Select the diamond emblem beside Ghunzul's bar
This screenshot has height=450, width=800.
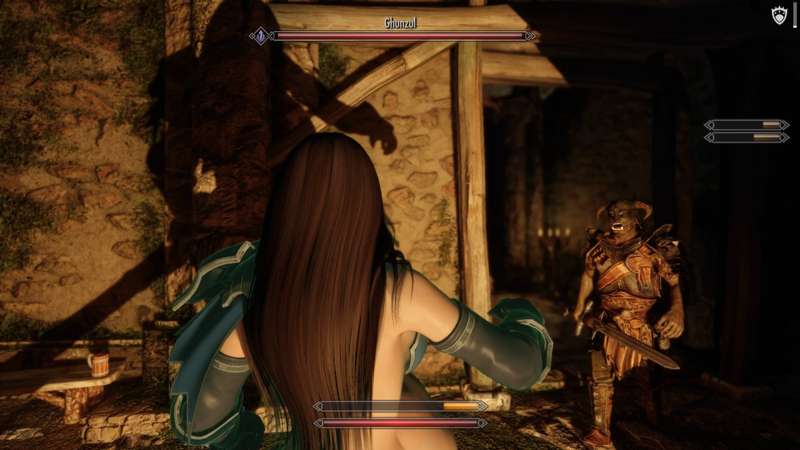pos(261,36)
